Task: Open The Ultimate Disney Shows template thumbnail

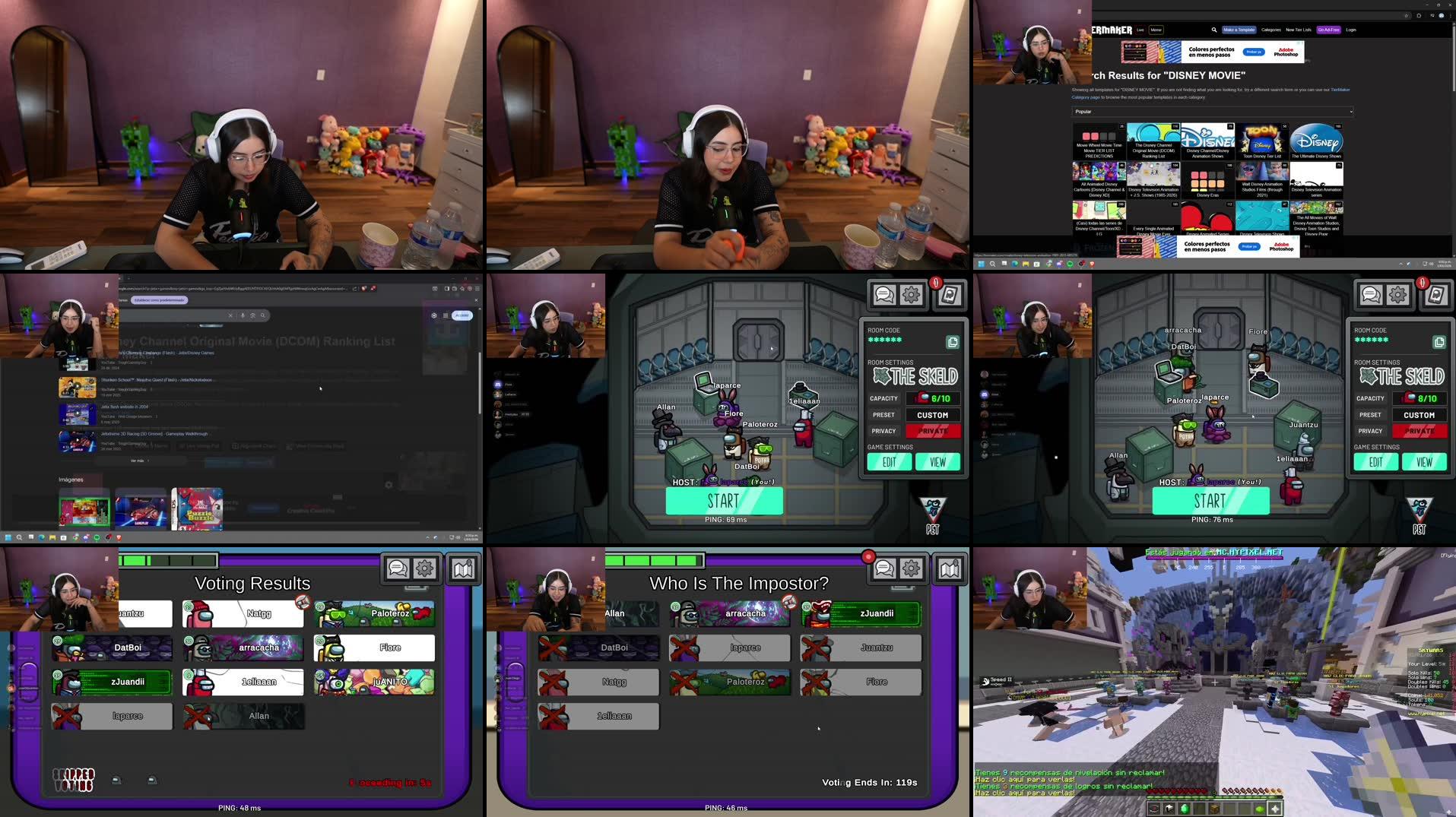Action: (x=1317, y=141)
